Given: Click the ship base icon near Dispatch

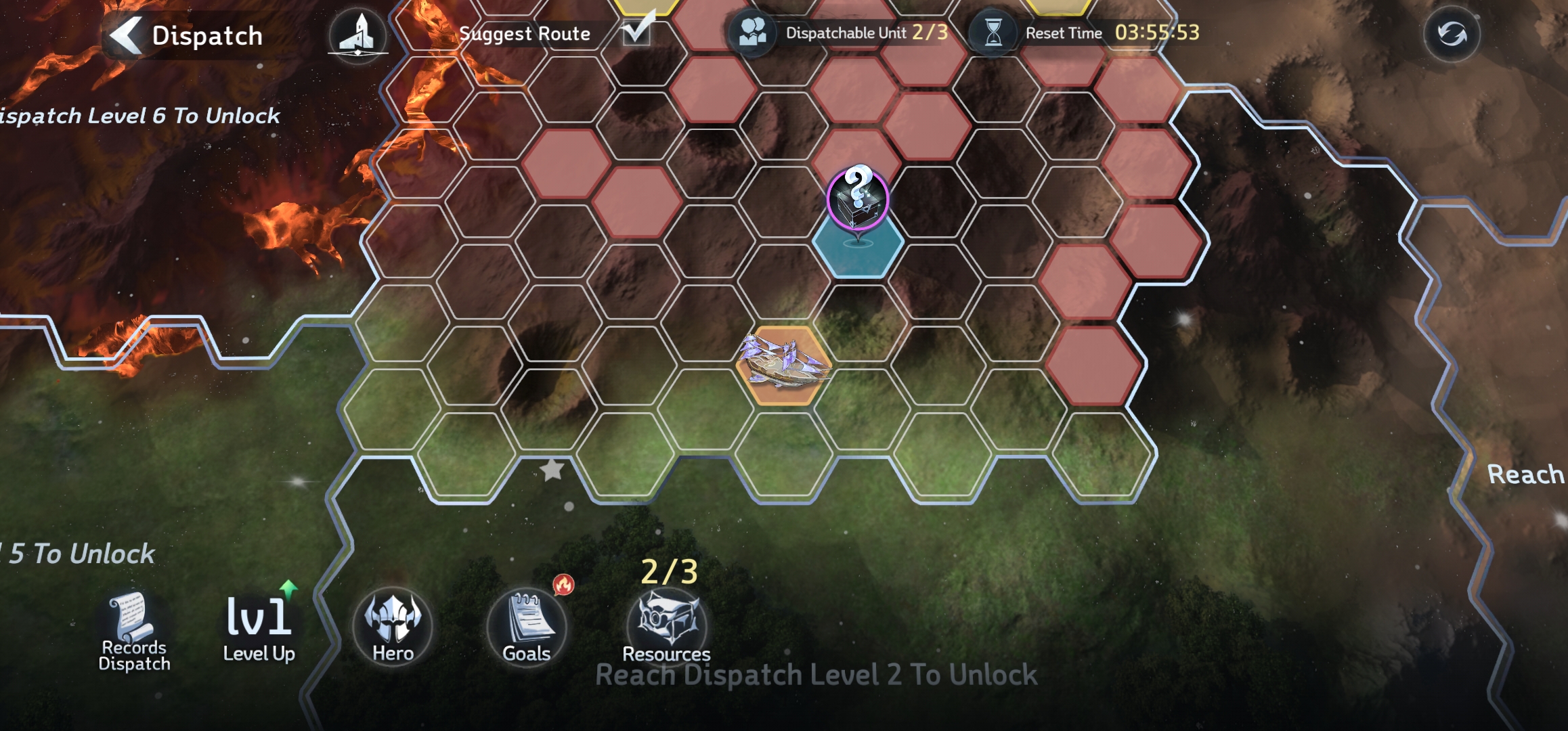Looking at the screenshot, I should pos(358,35).
